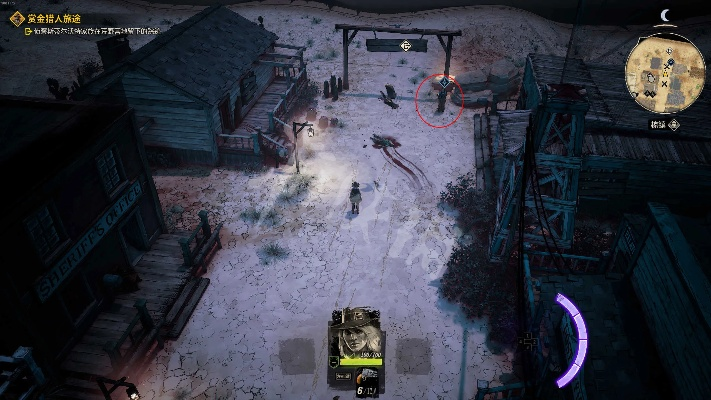Select the 赏金猎人旅途 quest tracker title

click(56, 18)
